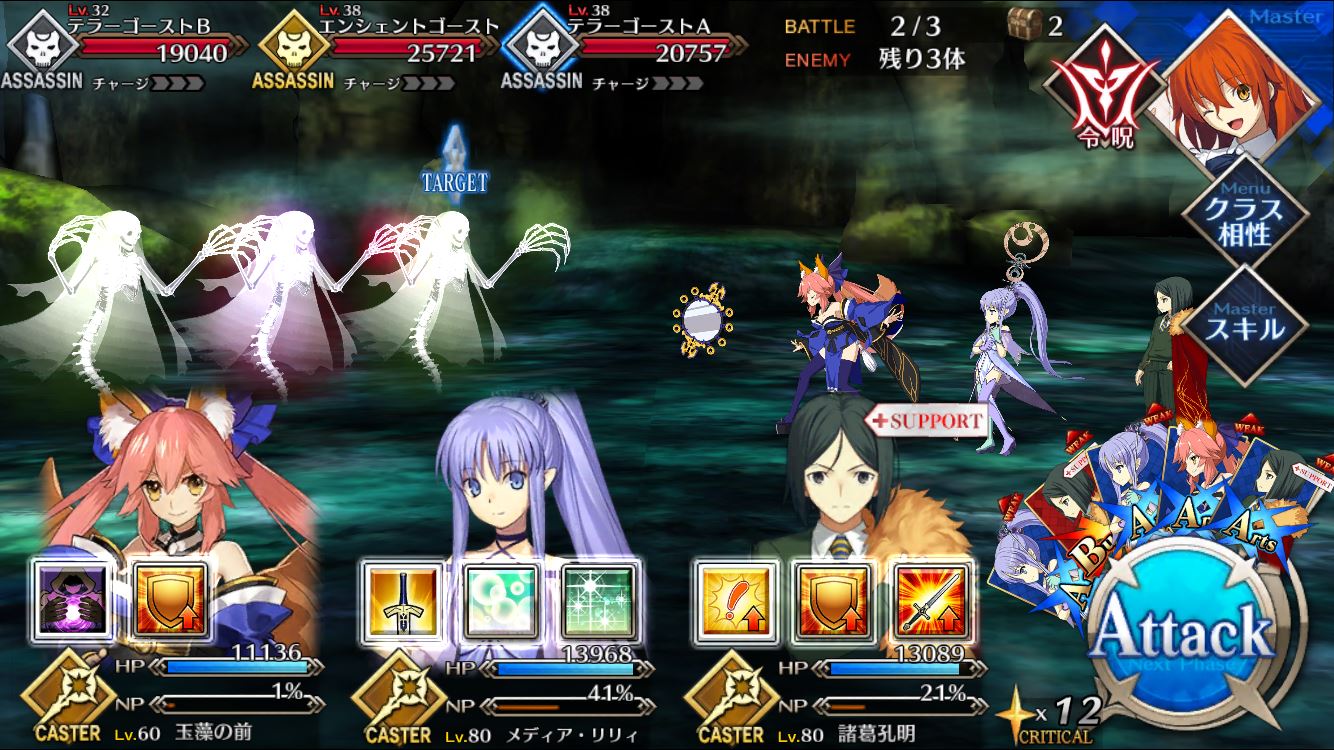The height and width of the screenshot is (750, 1334).
Task: Open the class affinity menu
Action: (1244, 212)
